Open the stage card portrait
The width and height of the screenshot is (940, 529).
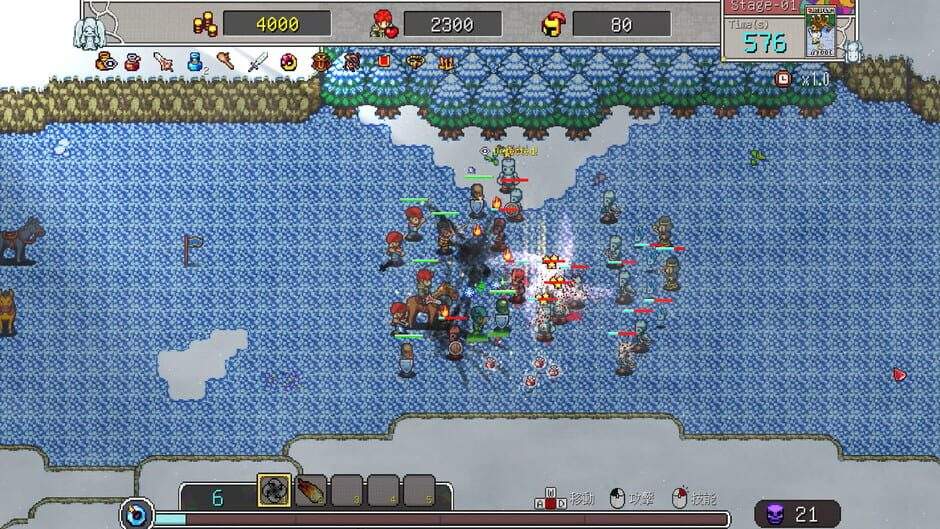click(x=820, y=32)
